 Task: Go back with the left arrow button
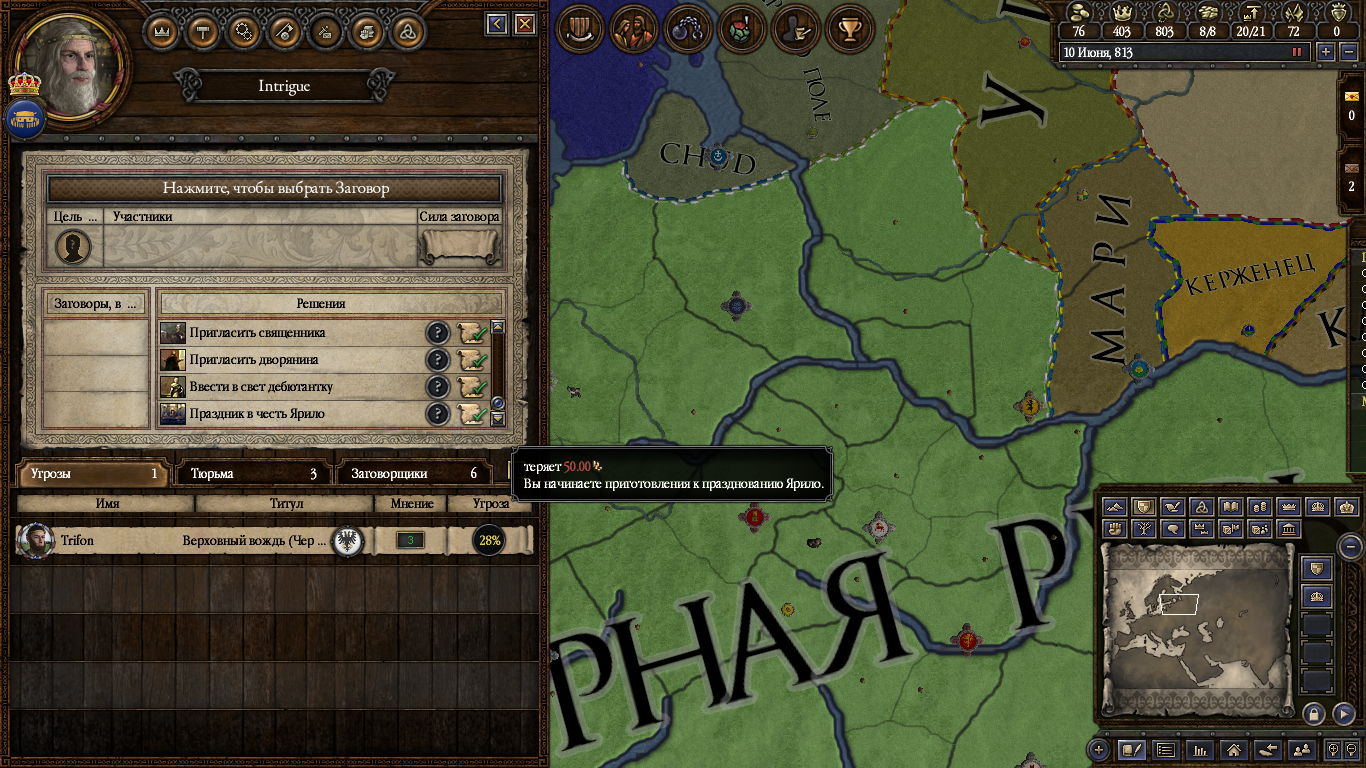pyautogui.click(x=497, y=24)
